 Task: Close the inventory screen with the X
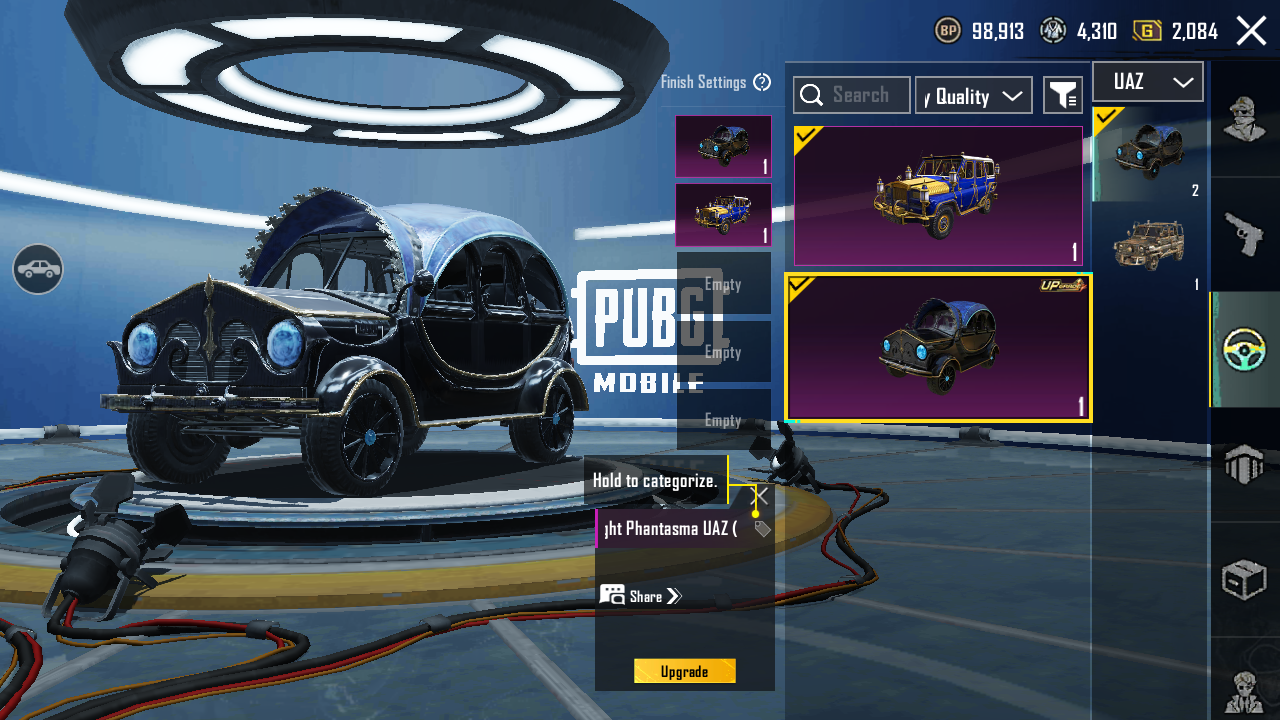coord(1251,31)
